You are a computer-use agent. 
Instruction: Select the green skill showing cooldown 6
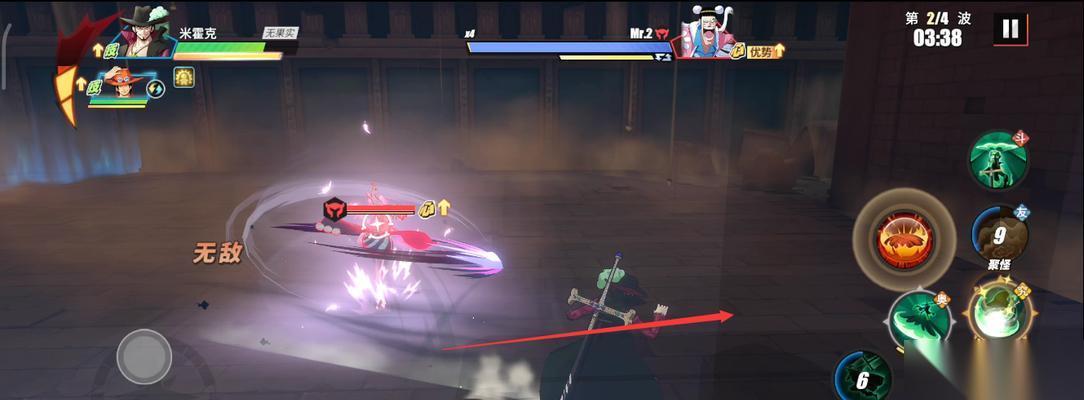coord(862,378)
